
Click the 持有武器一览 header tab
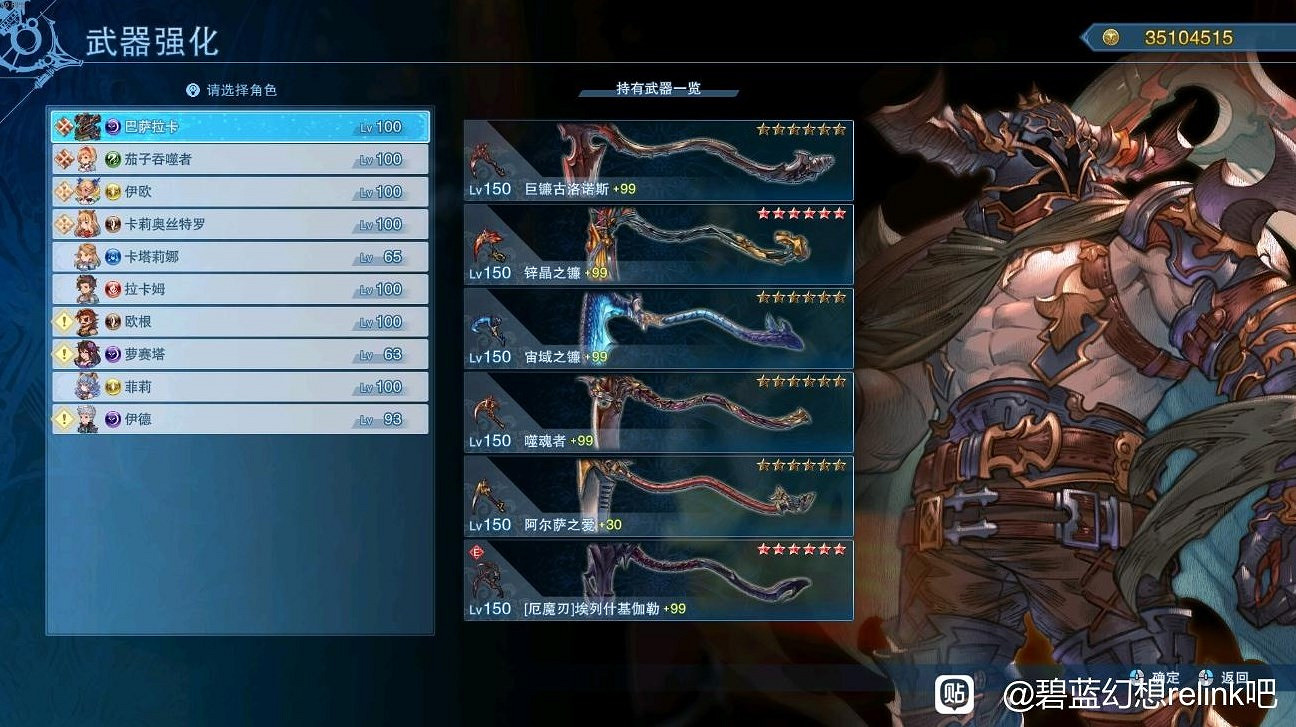(x=658, y=88)
